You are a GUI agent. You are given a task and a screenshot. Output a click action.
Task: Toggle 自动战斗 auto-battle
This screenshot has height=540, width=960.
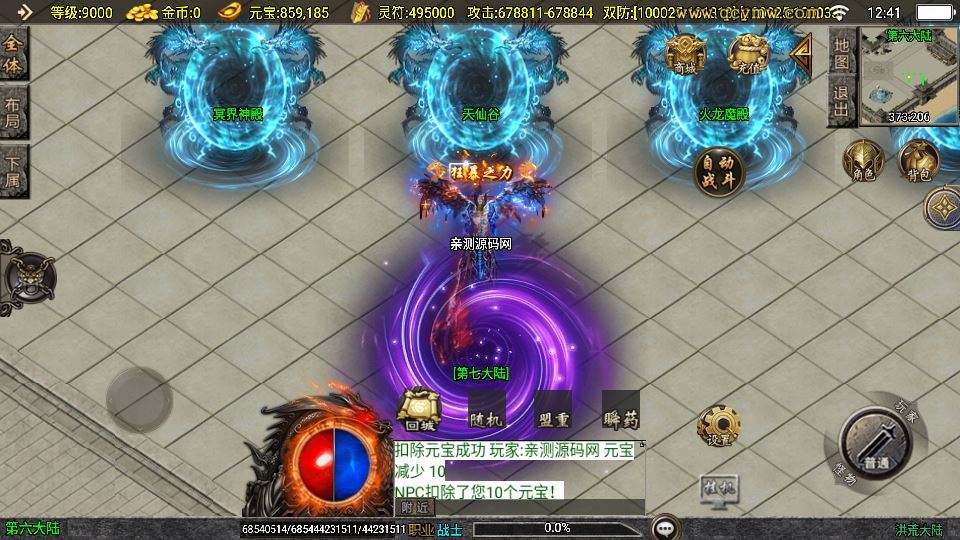[719, 170]
